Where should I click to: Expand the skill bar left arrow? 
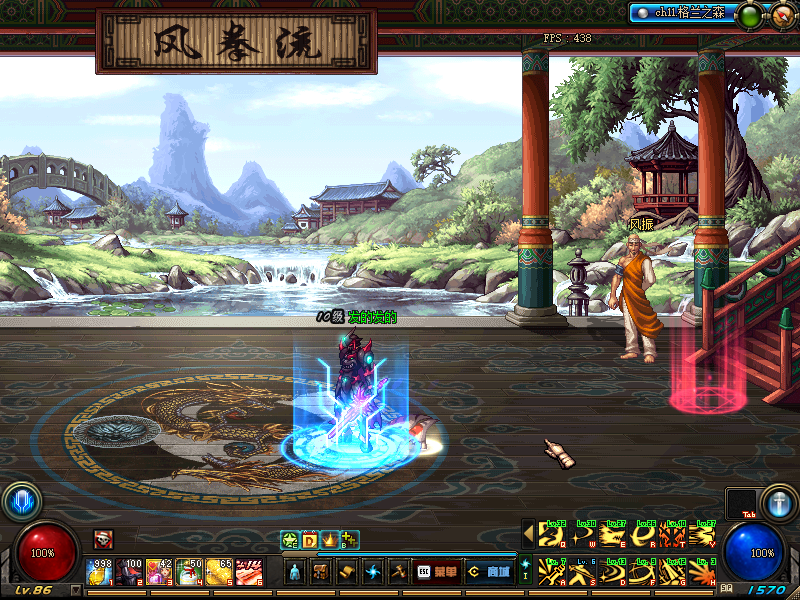pos(528,536)
